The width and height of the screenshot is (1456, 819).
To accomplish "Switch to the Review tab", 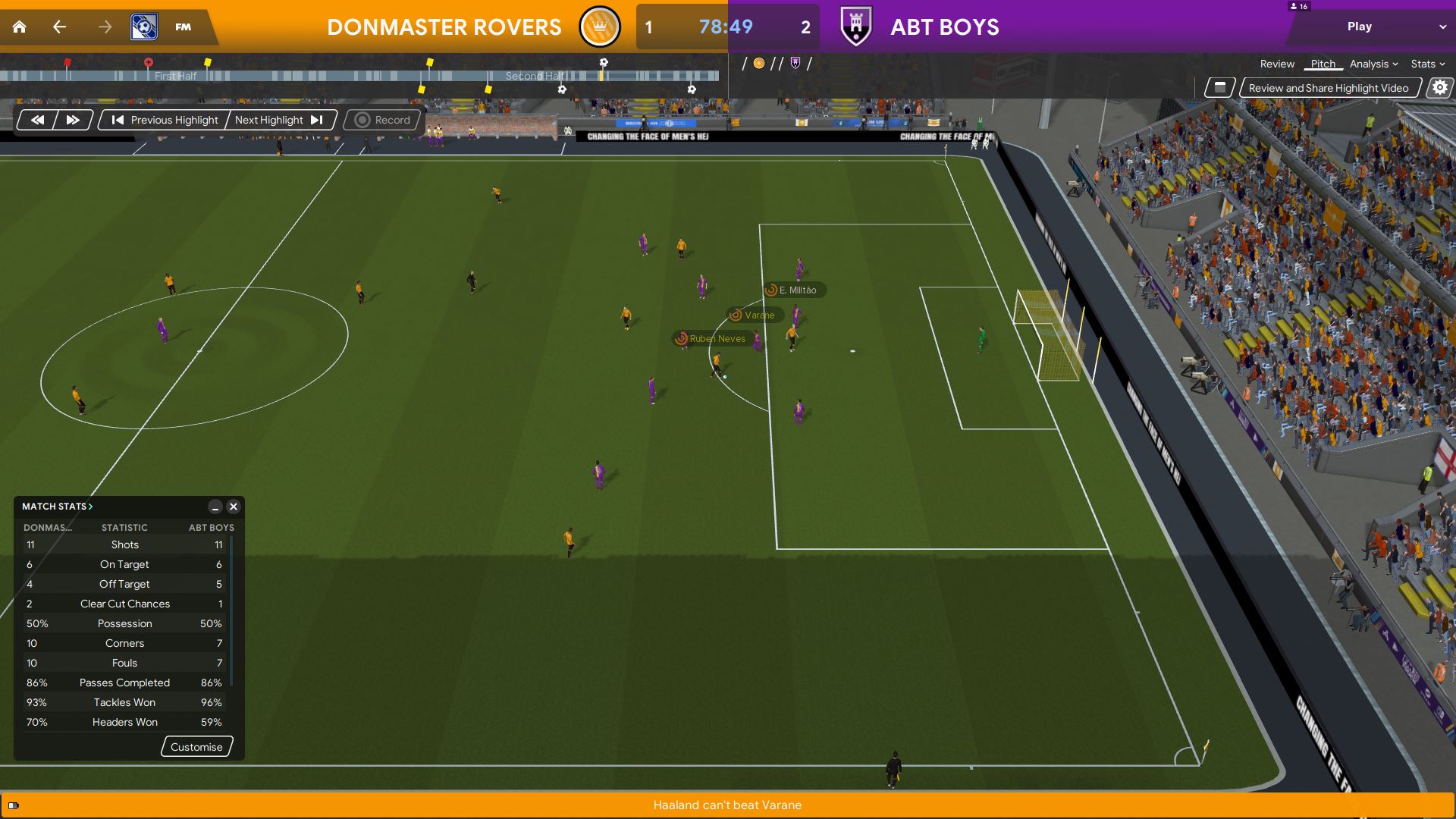I will point(1277,64).
